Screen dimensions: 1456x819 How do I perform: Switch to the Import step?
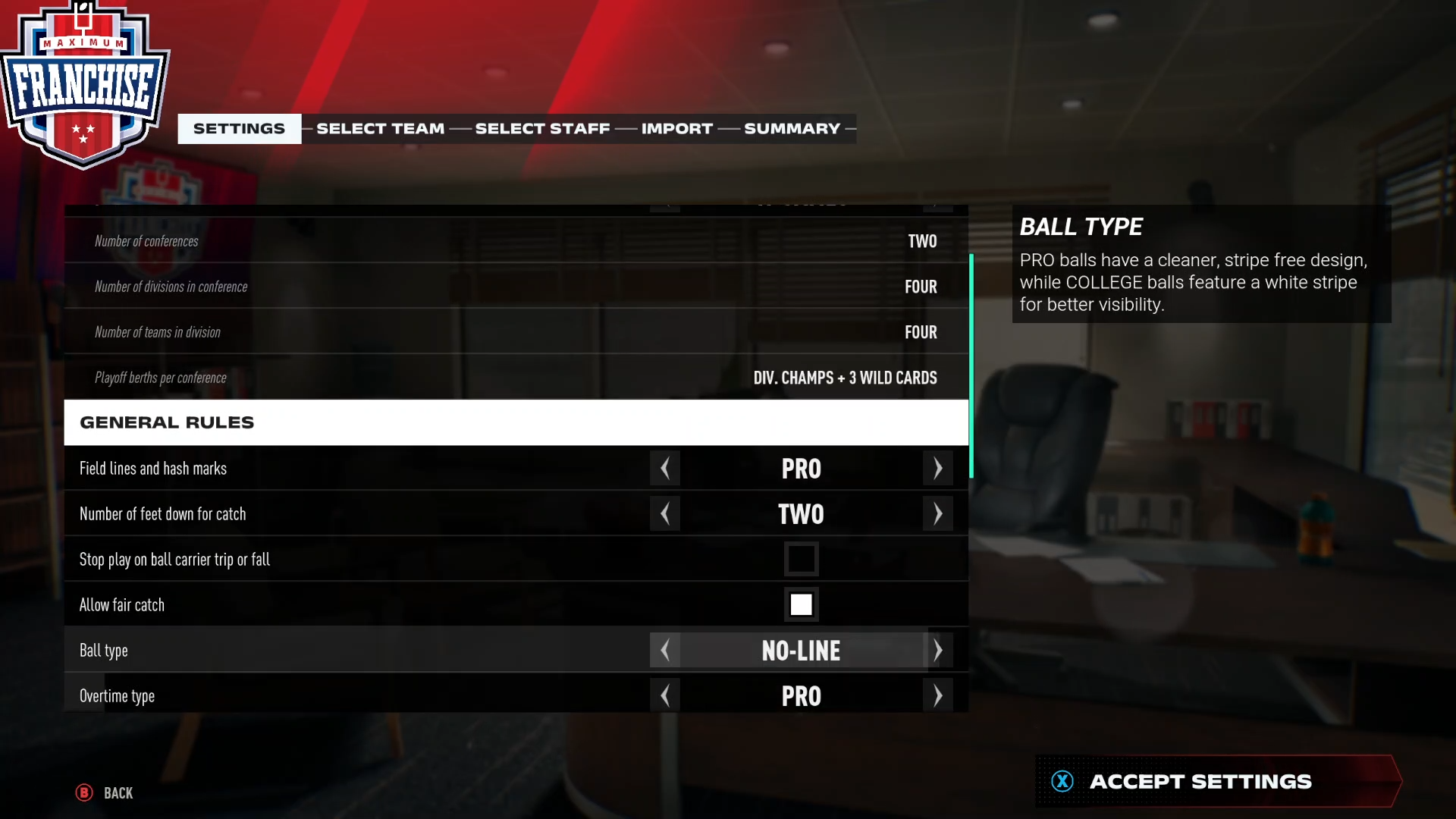point(676,129)
